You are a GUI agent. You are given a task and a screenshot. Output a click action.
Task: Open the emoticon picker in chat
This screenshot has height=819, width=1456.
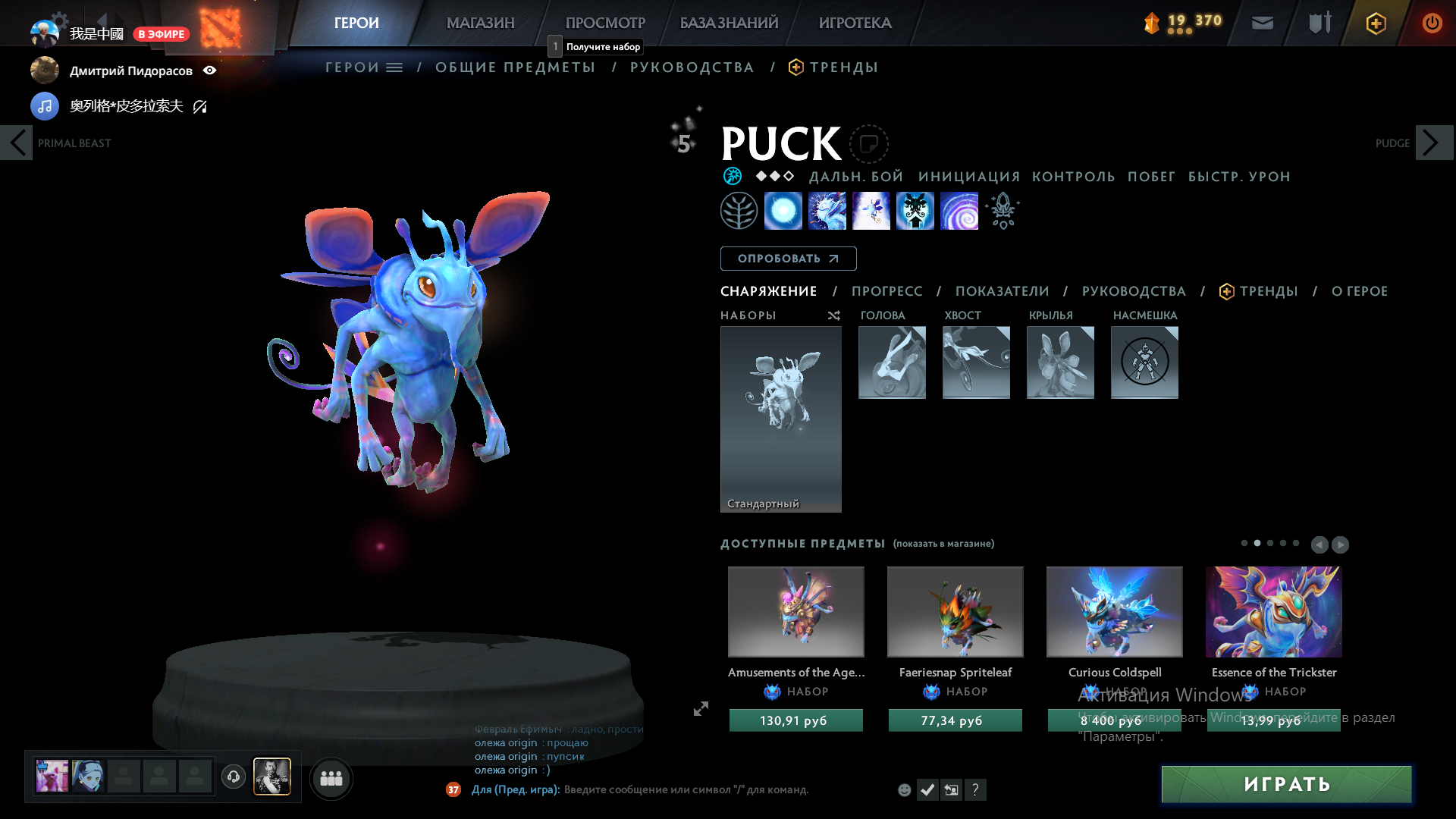pyautogui.click(x=904, y=789)
